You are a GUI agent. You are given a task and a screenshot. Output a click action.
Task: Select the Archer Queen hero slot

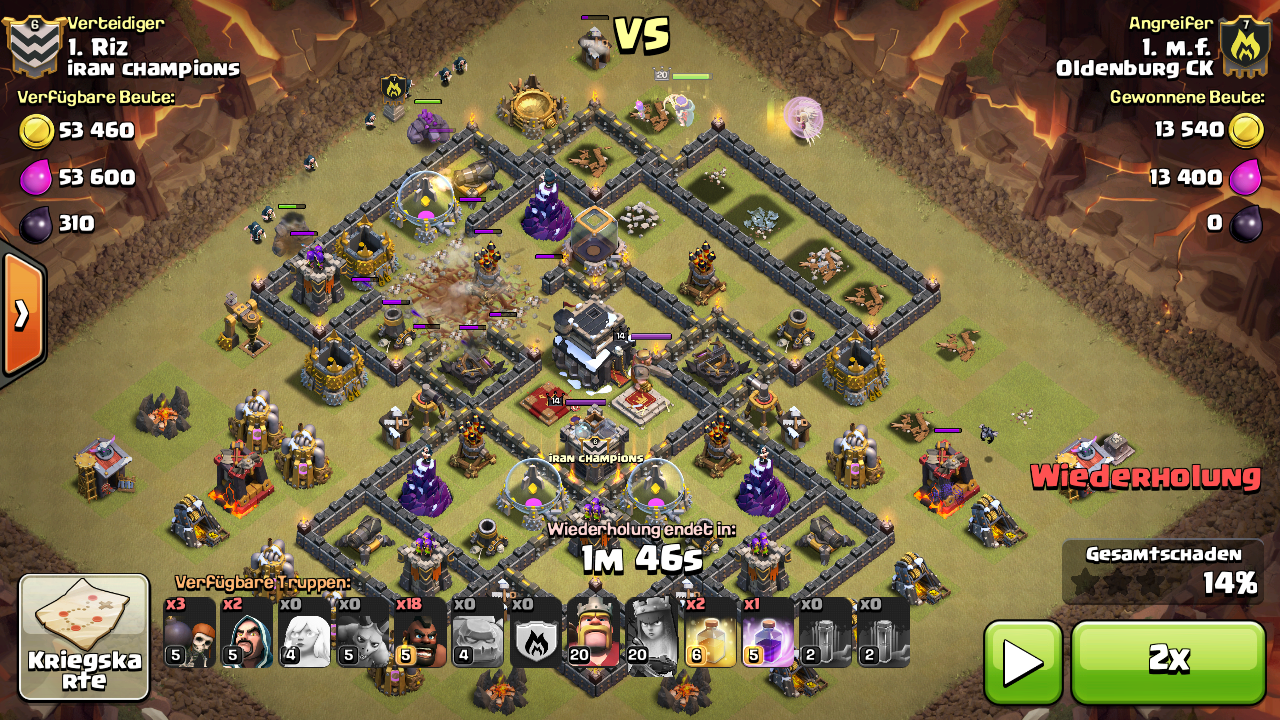(x=651, y=632)
